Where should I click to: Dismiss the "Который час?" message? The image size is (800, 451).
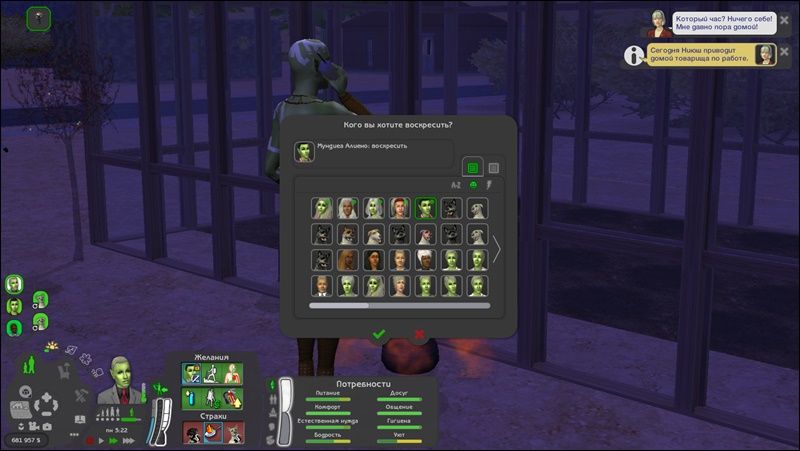pos(784,21)
